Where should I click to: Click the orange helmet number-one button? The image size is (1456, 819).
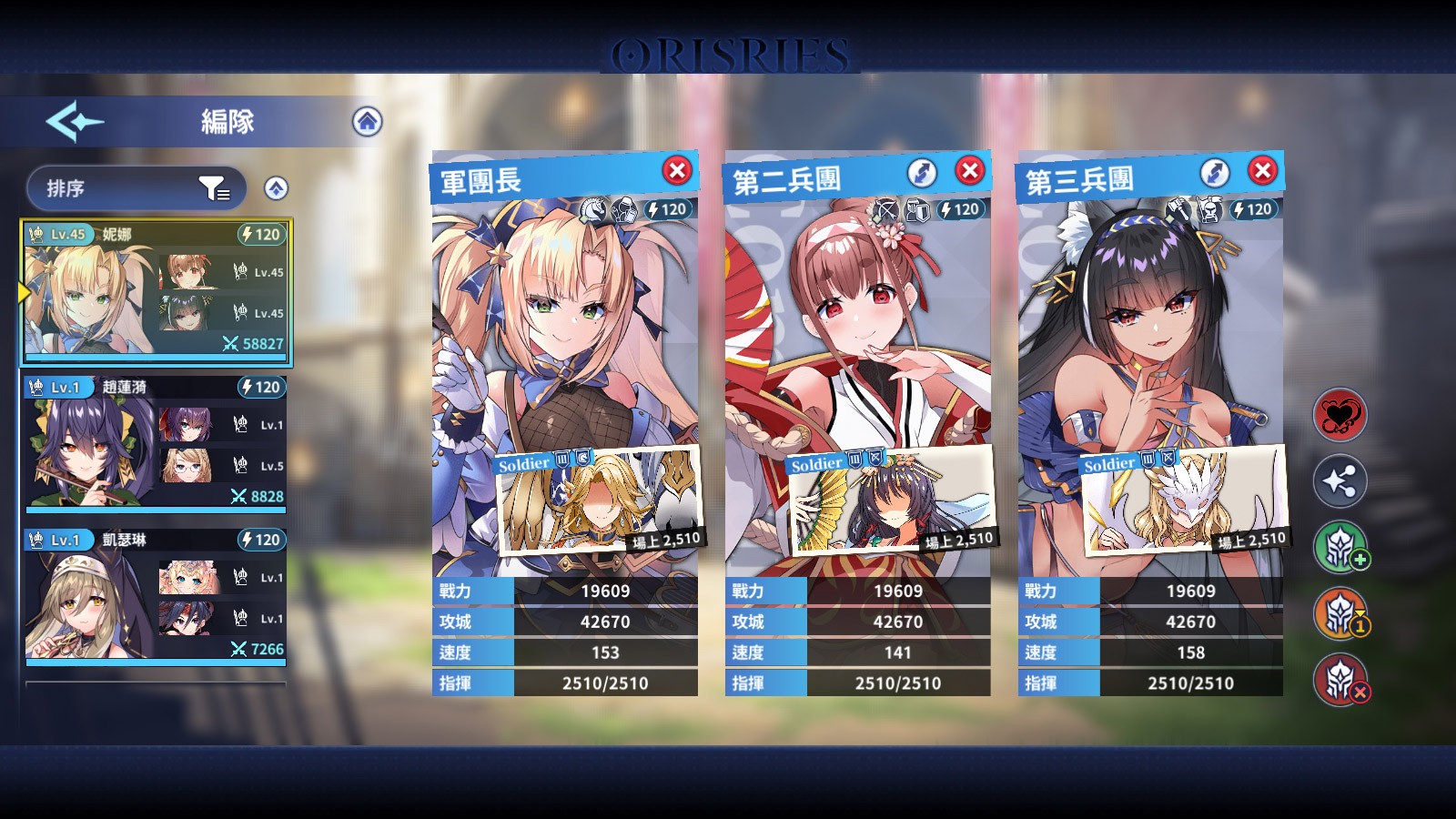(x=1340, y=614)
